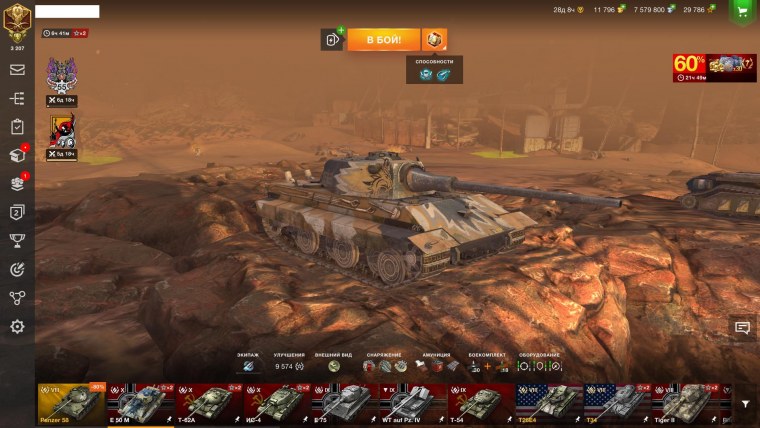The image size is (760, 428).
Task: Open the Экипаж crew panel
Action: [248, 366]
